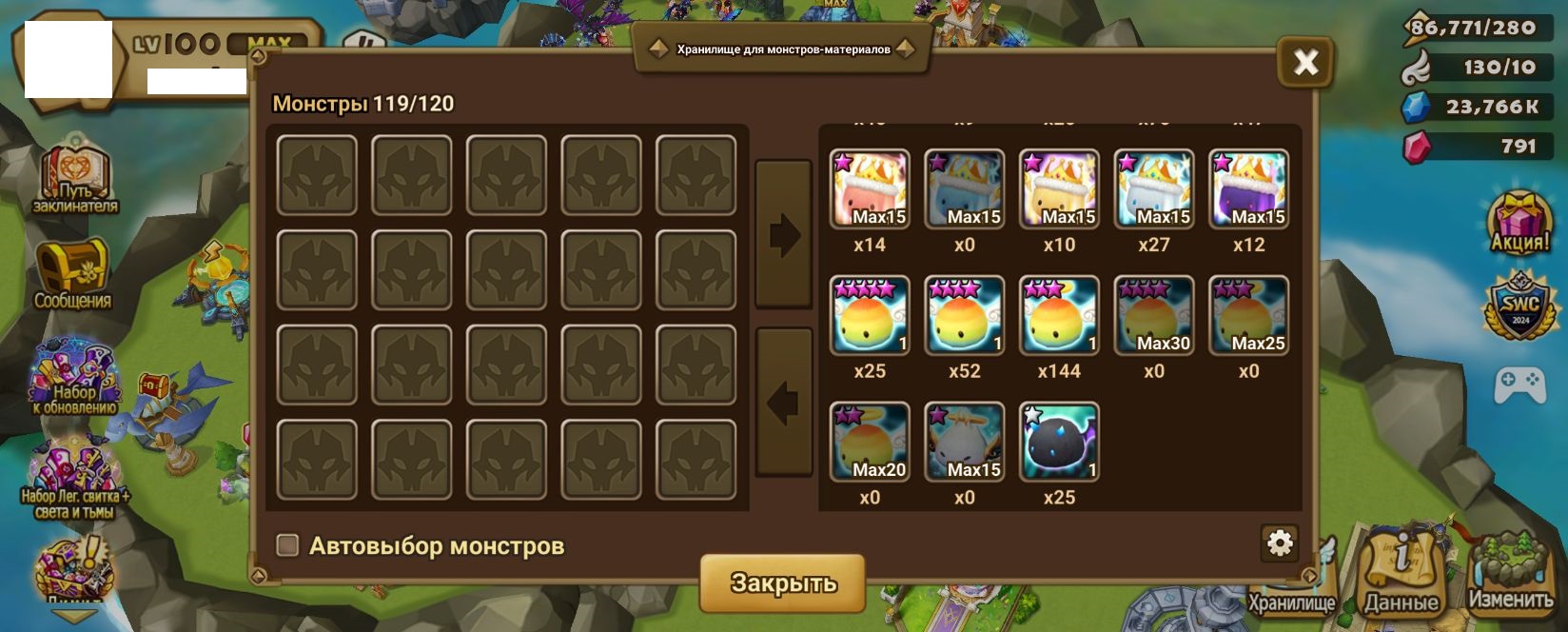Choose the purple king angelmon x12

[1248, 188]
